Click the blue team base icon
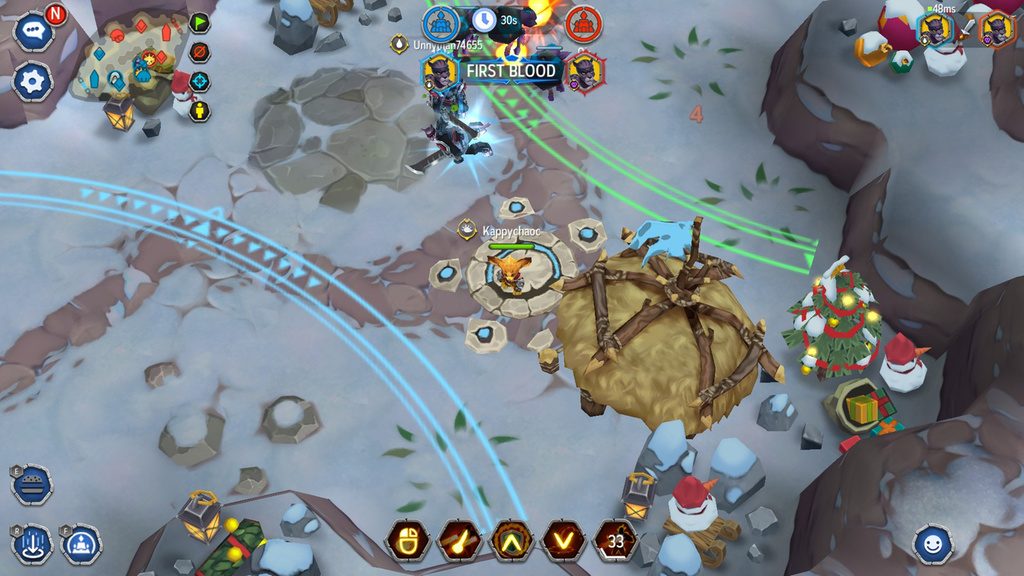The height and width of the screenshot is (576, 1024). [x=440, y=24]
